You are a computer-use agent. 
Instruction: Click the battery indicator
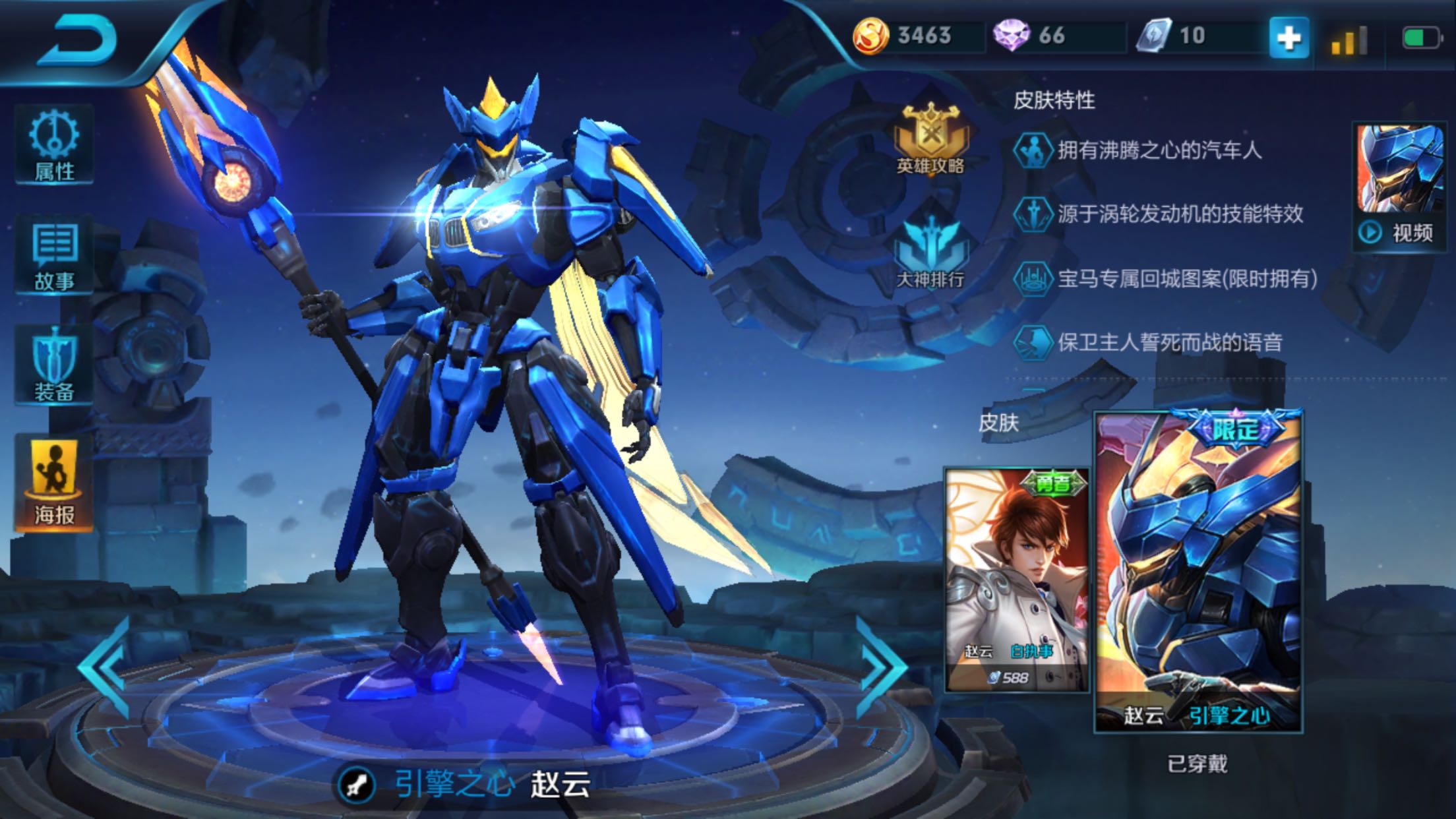click(x=1422, y=38)
